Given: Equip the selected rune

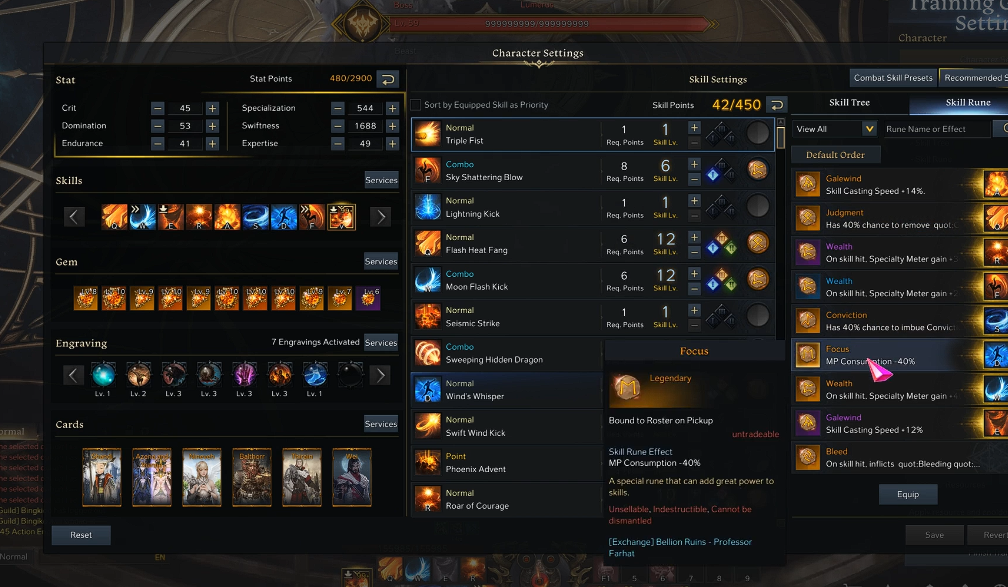Looking at the screenshot, I should click(x=908, y=494).
